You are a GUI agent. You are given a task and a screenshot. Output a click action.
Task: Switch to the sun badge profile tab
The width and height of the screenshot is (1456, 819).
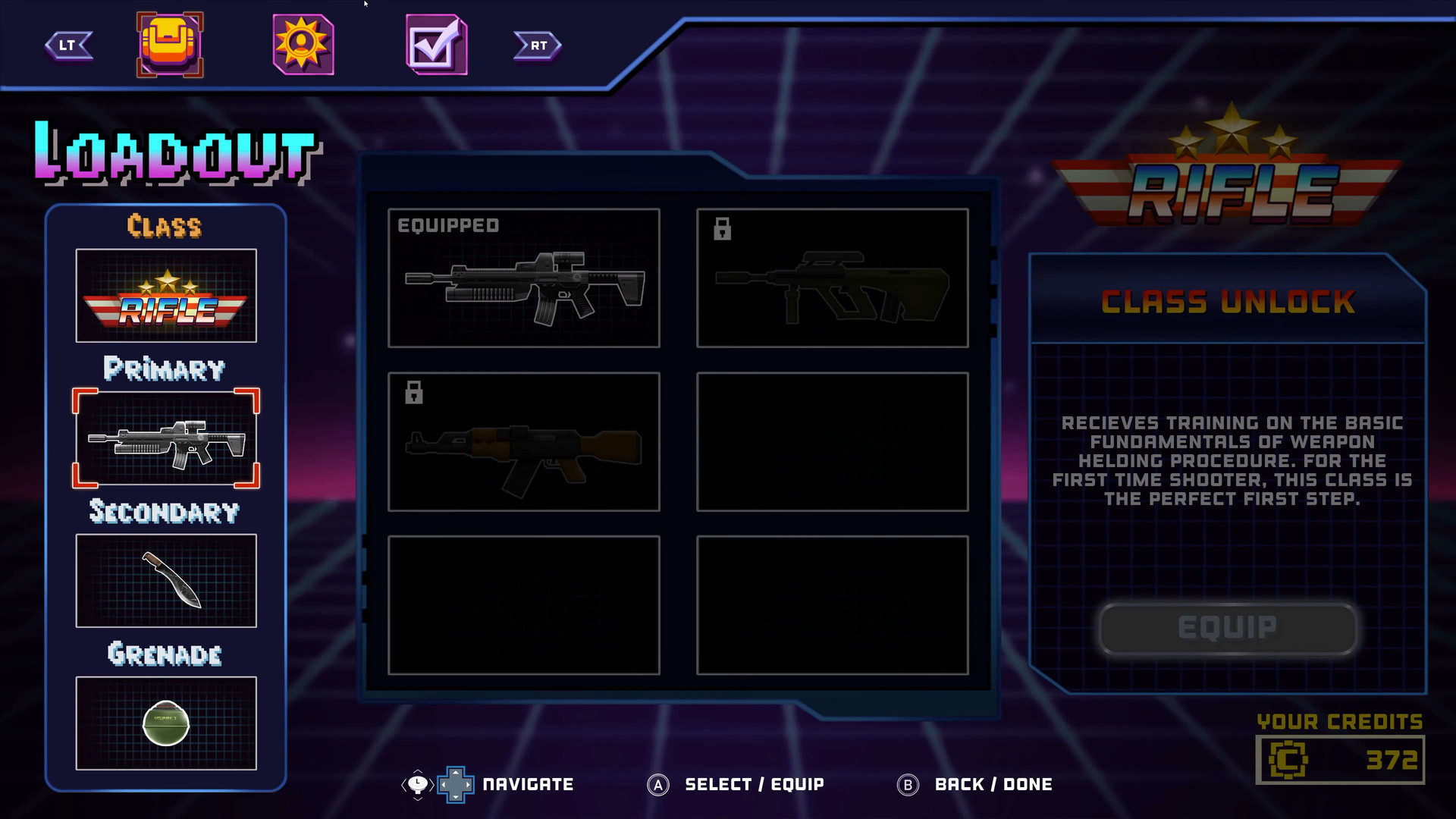pos(303,45)
